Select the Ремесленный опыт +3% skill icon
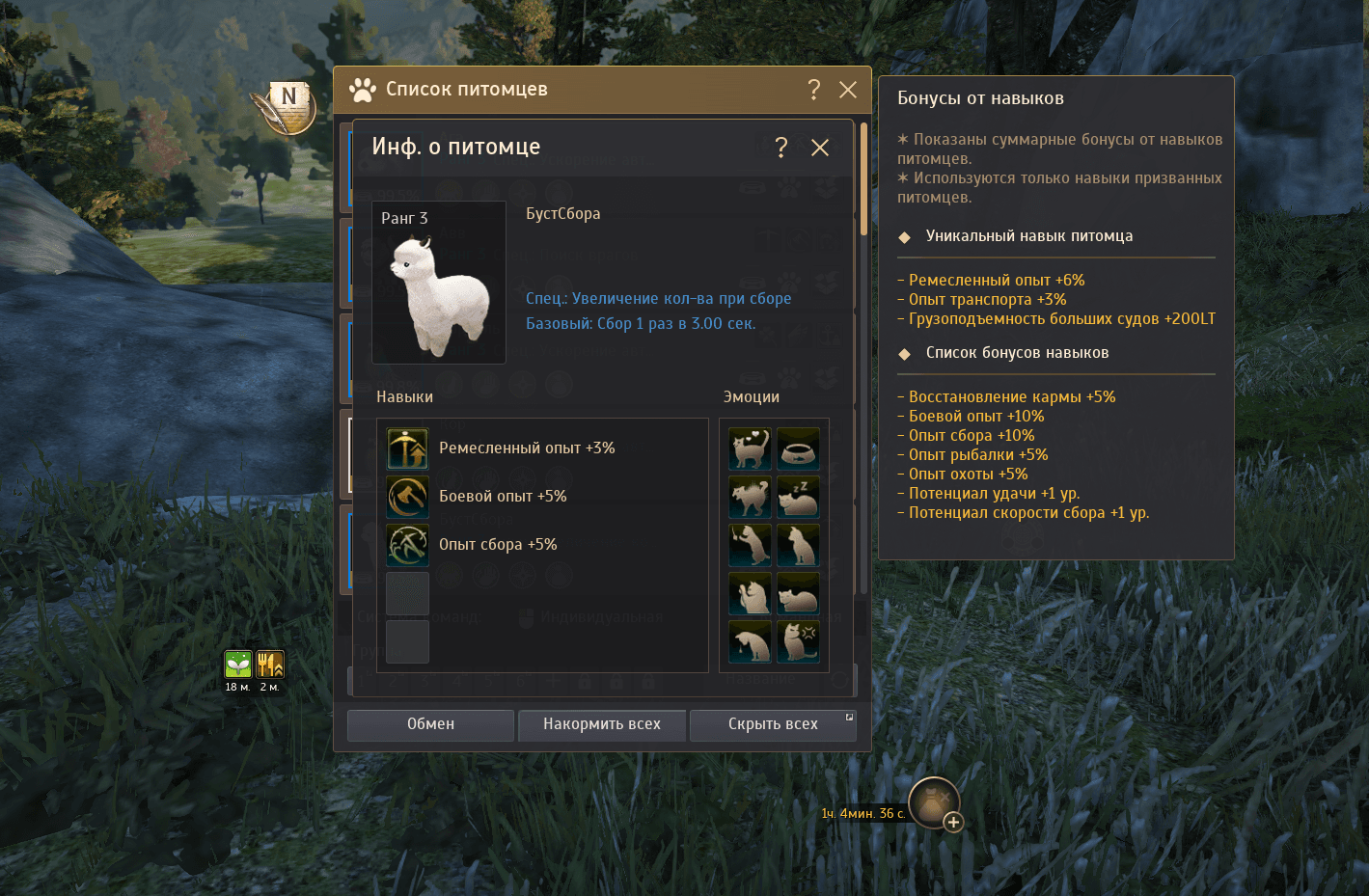 [x=408, y=448]
